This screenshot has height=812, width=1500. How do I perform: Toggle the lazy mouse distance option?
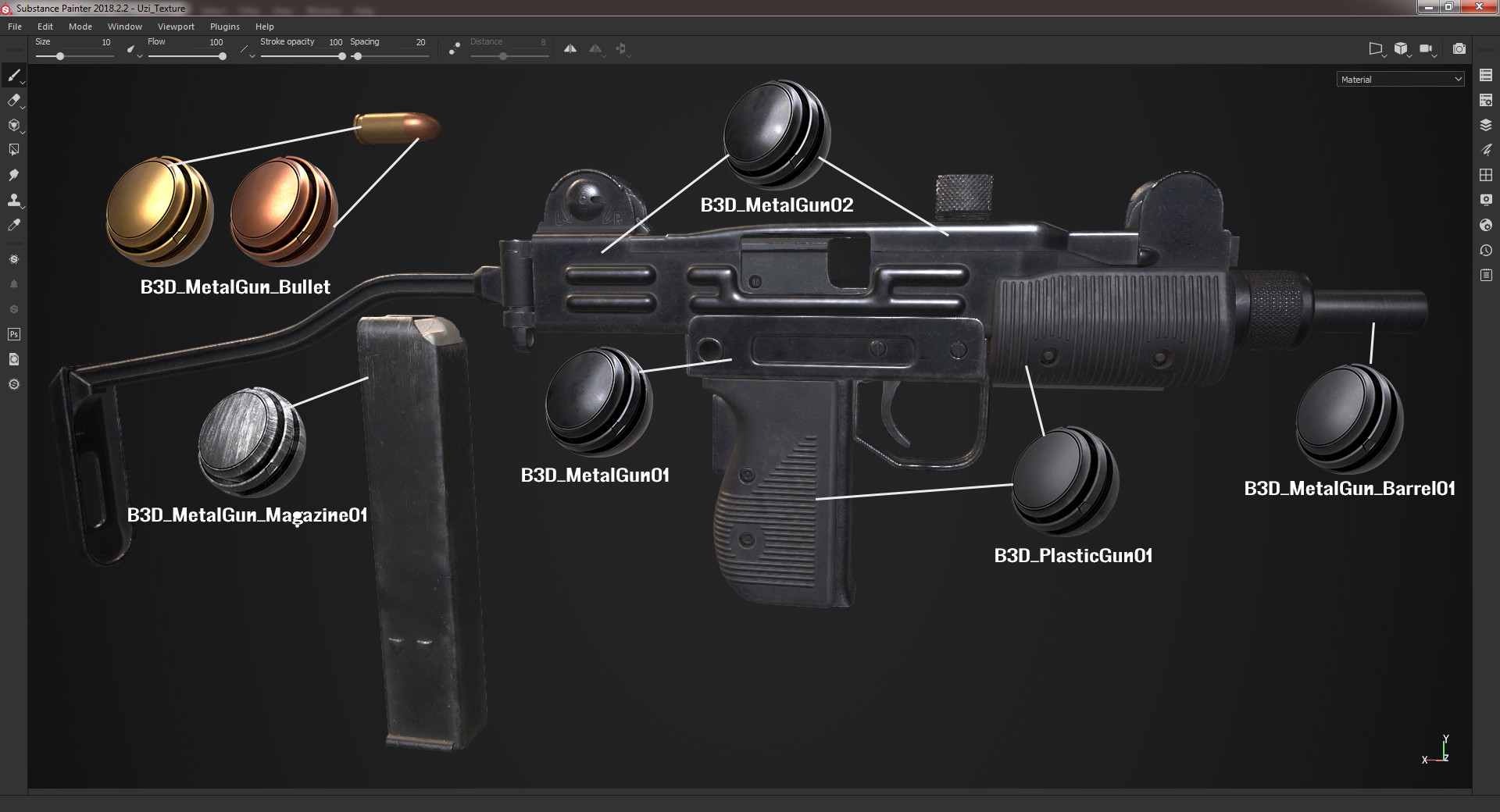click(x=453, y=48)
